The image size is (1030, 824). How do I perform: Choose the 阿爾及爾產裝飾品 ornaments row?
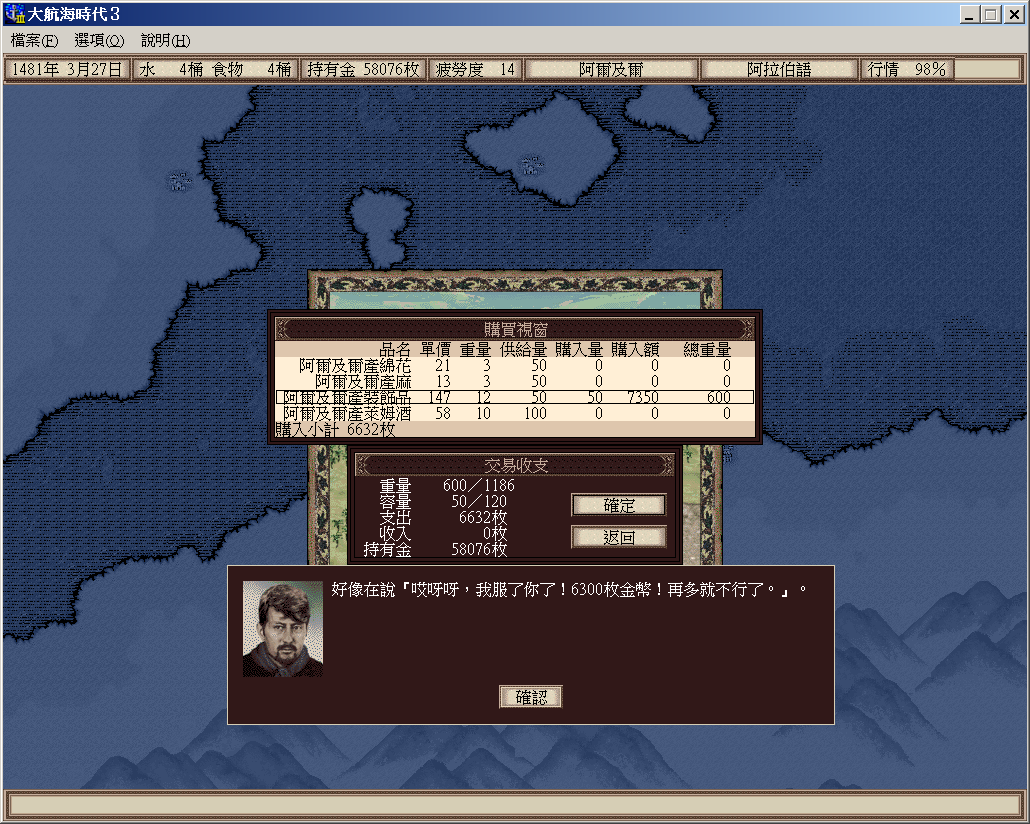tap(514, 397)
